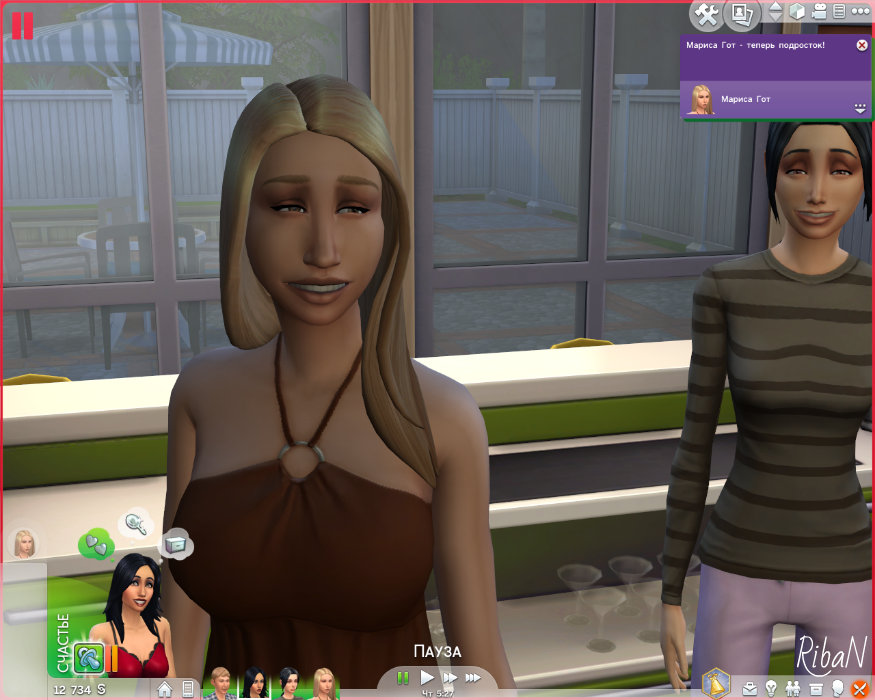Image resolution: width=875 pixels, height=700 pixels.
Task: Open the three-dots game options menu
Action: [861, 12]
